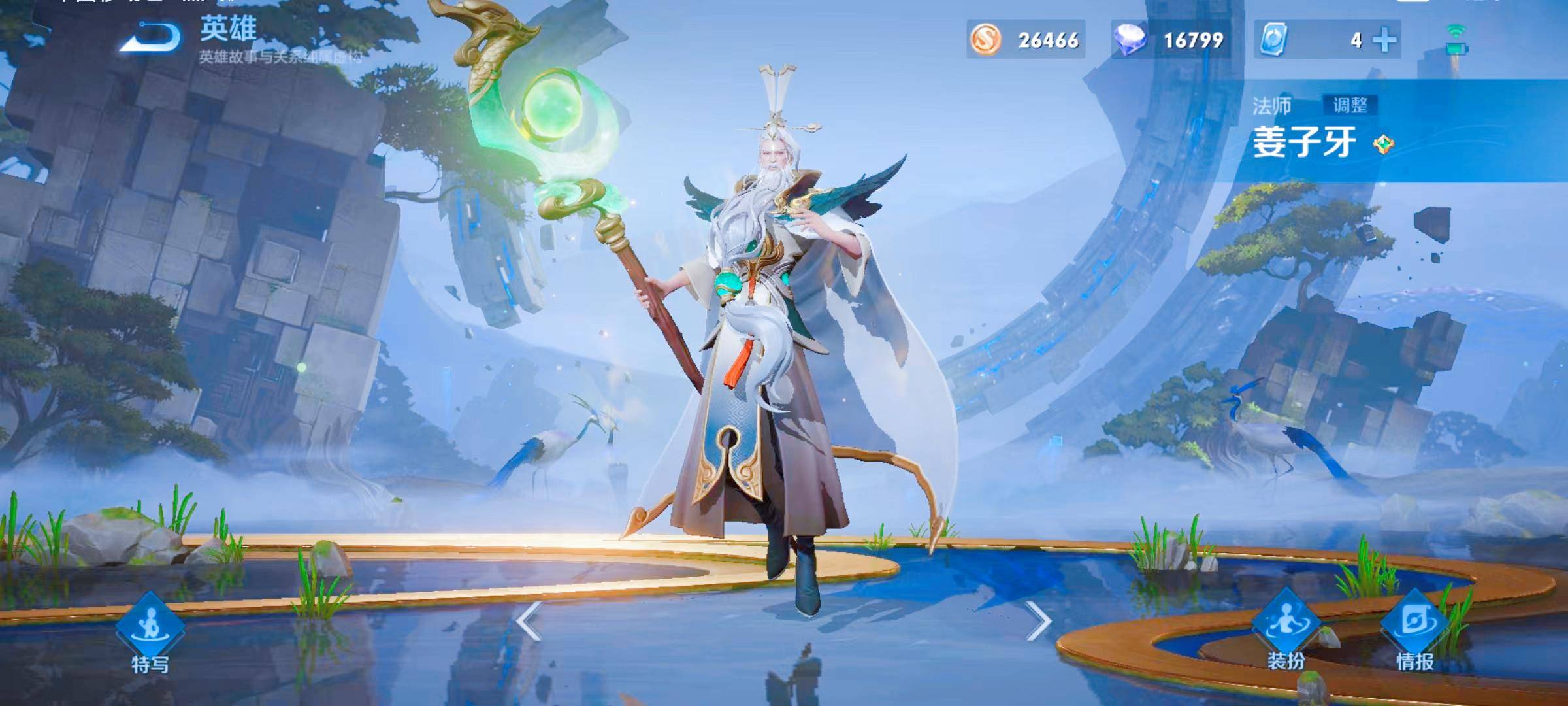Click the 调整 adjust tag

click(x=1350, y=105)
